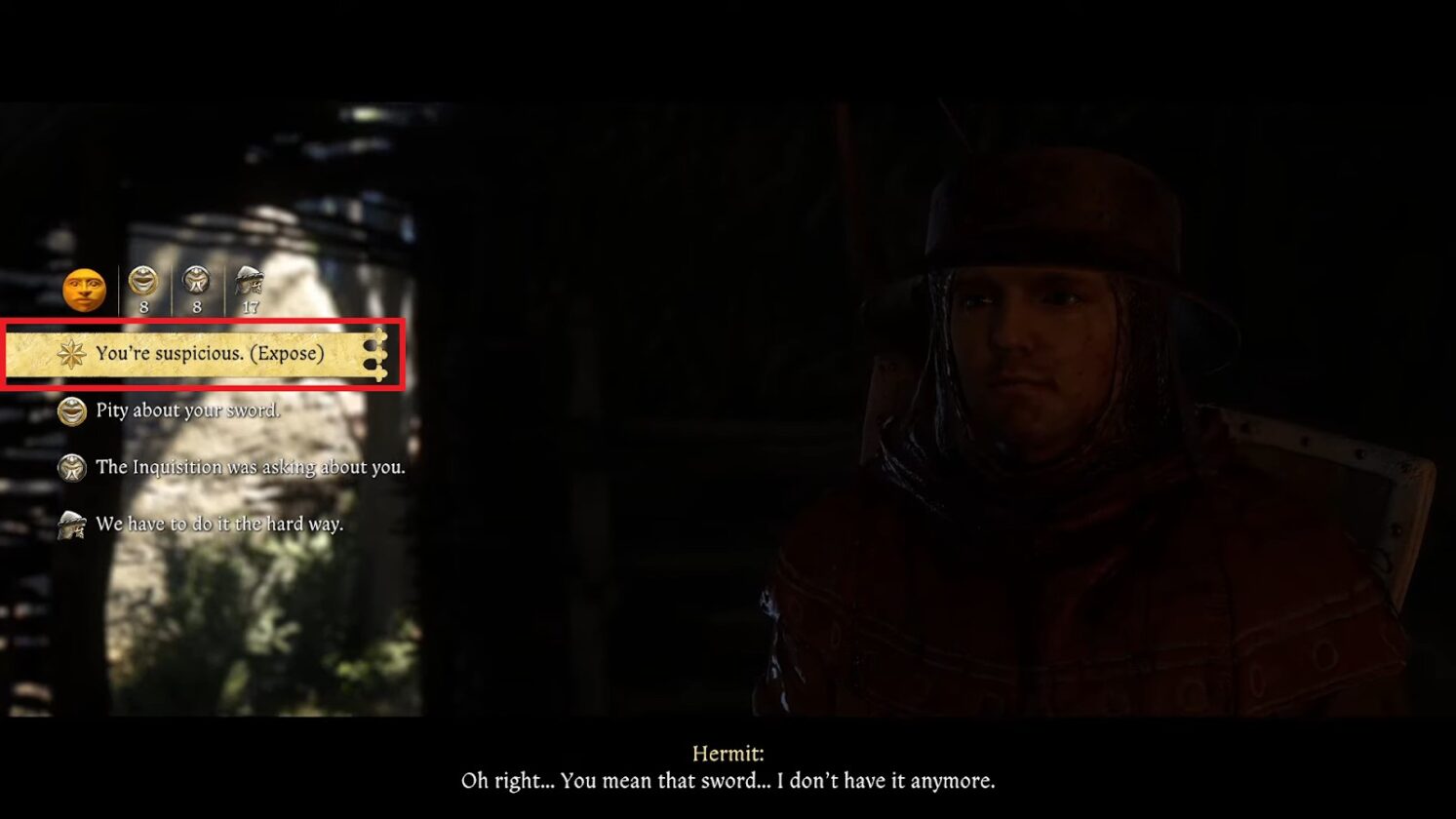Click the skull-and-helmet intimidation icon
The width and height of the screenshot is (1456, 819).
249,280
